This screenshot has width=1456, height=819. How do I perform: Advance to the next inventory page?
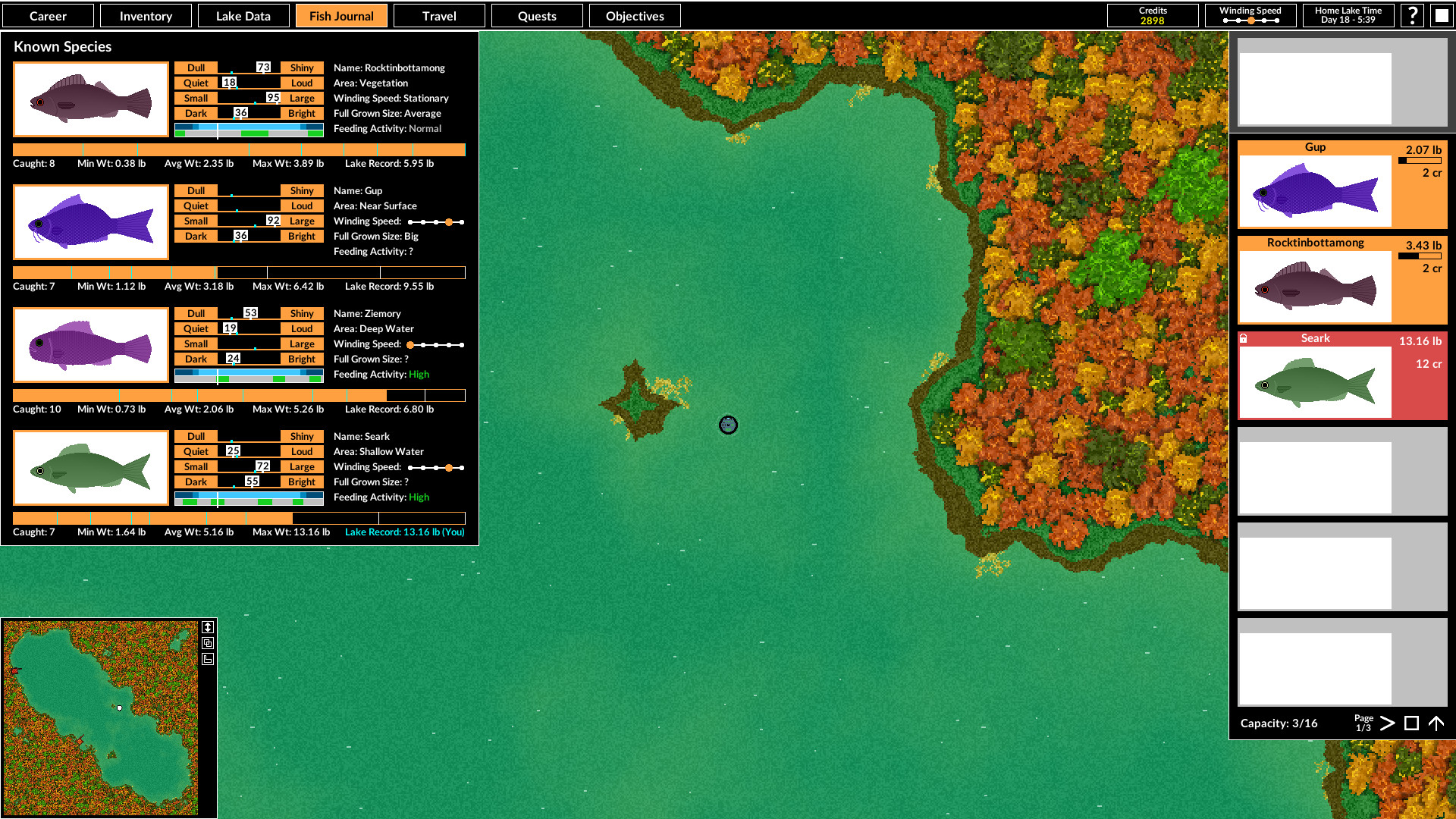pos(1387,723)
